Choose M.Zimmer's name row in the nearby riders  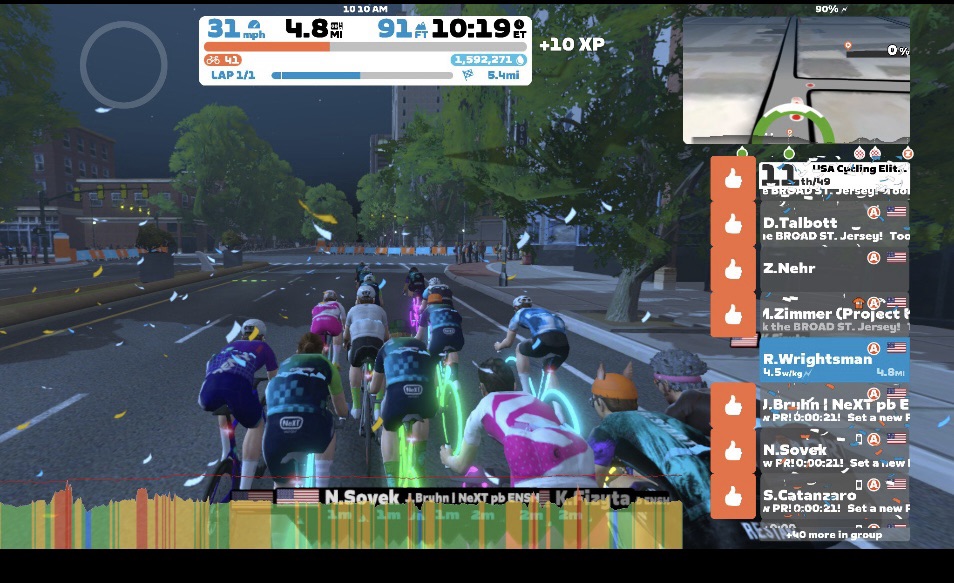(x=832, y=317)
